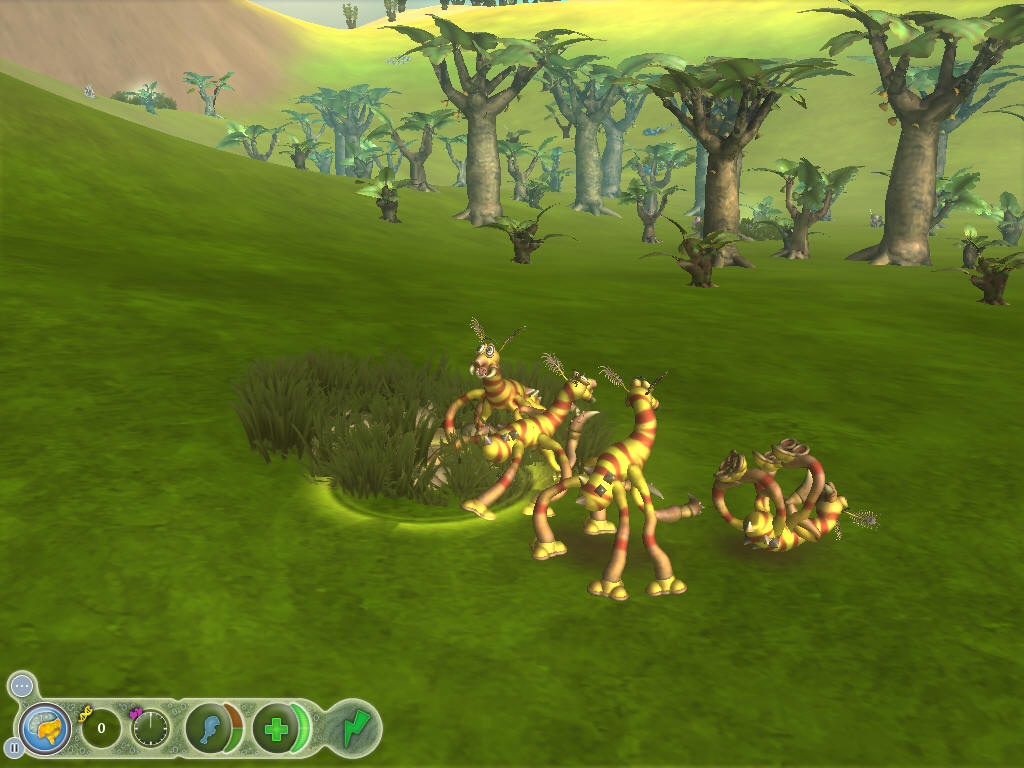This screenshot has height=768, width=1024.
Task: Pause the game with the pause button
Action: tap(14, 746)
